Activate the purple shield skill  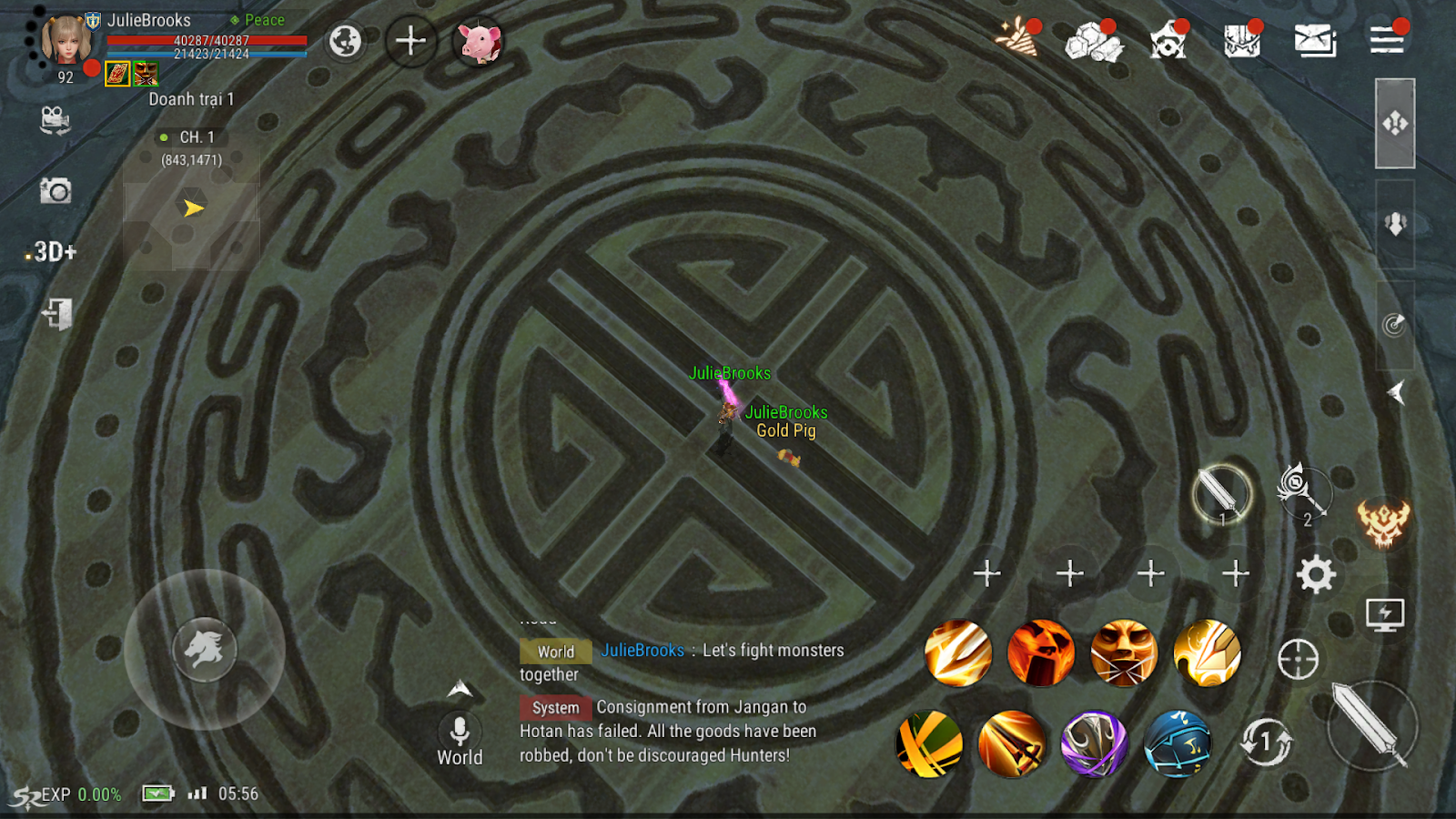click(x=1094, y=743)
